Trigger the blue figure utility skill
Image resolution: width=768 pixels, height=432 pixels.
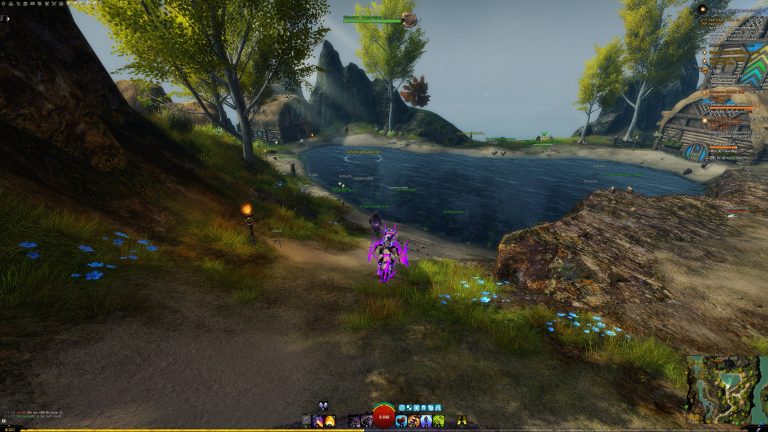coord(426,421)
